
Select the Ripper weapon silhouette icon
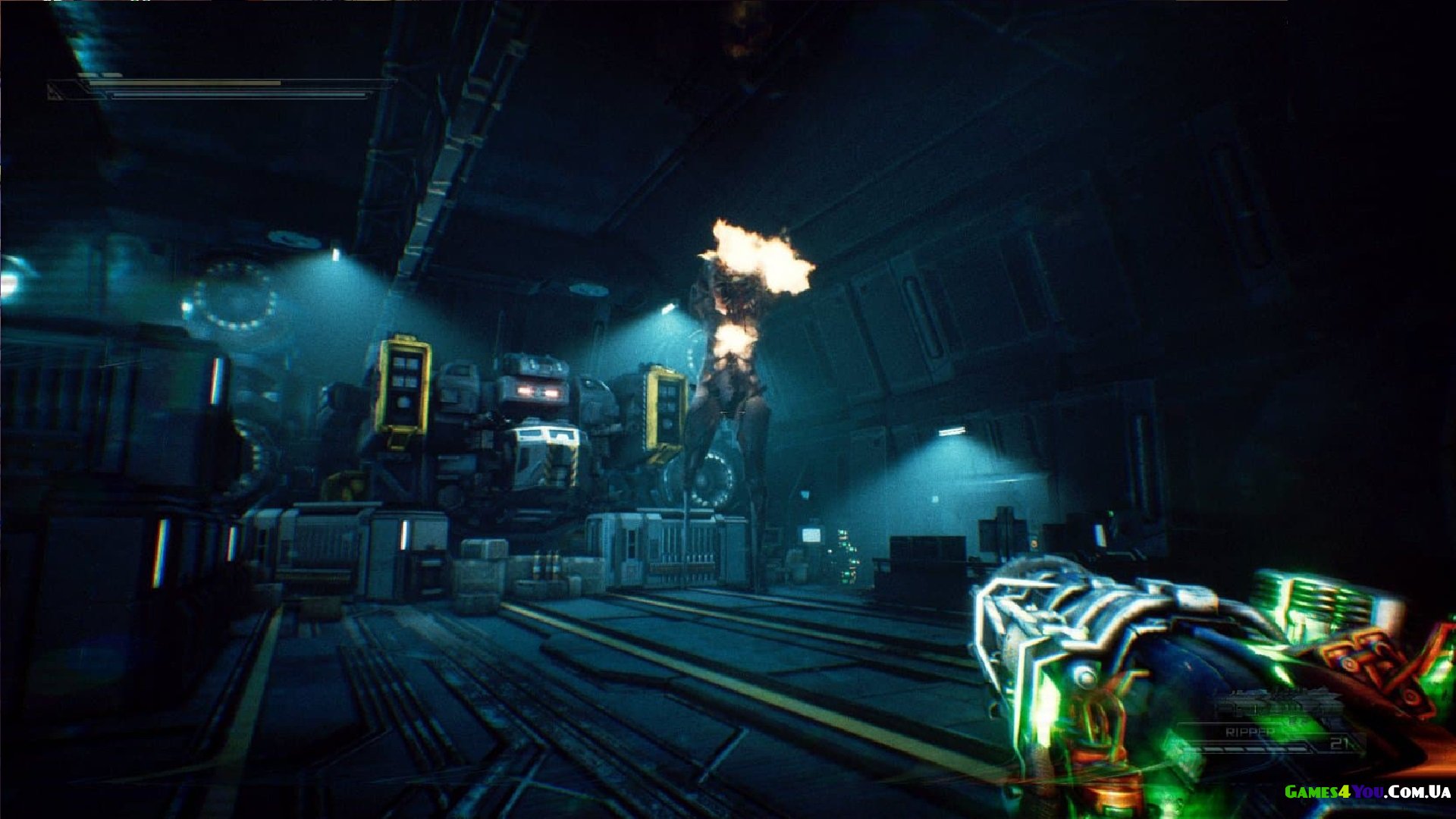pos(1276,705)
